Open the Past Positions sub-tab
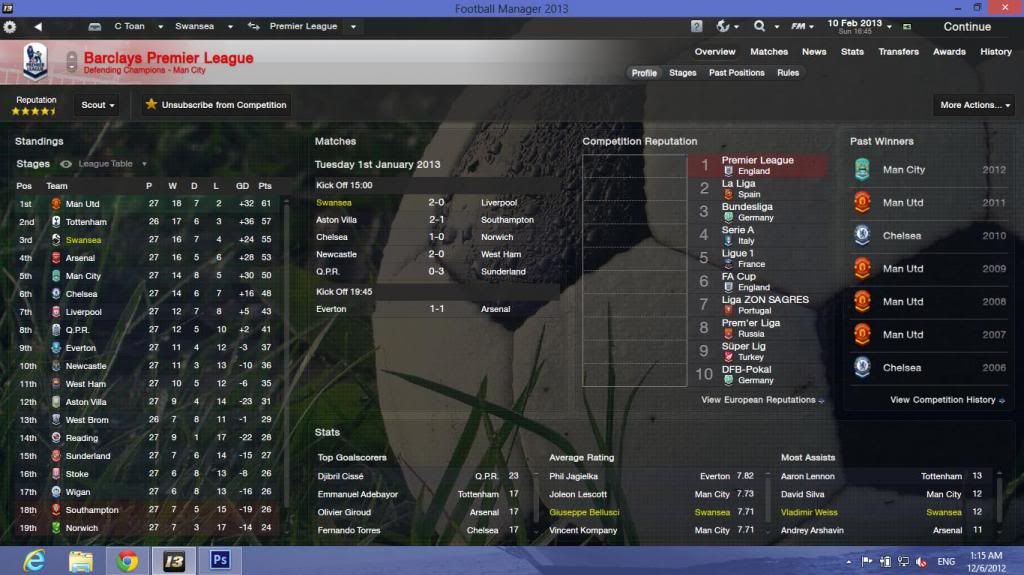Viewport: 1024px width, 575px height. tap(737, 73)
